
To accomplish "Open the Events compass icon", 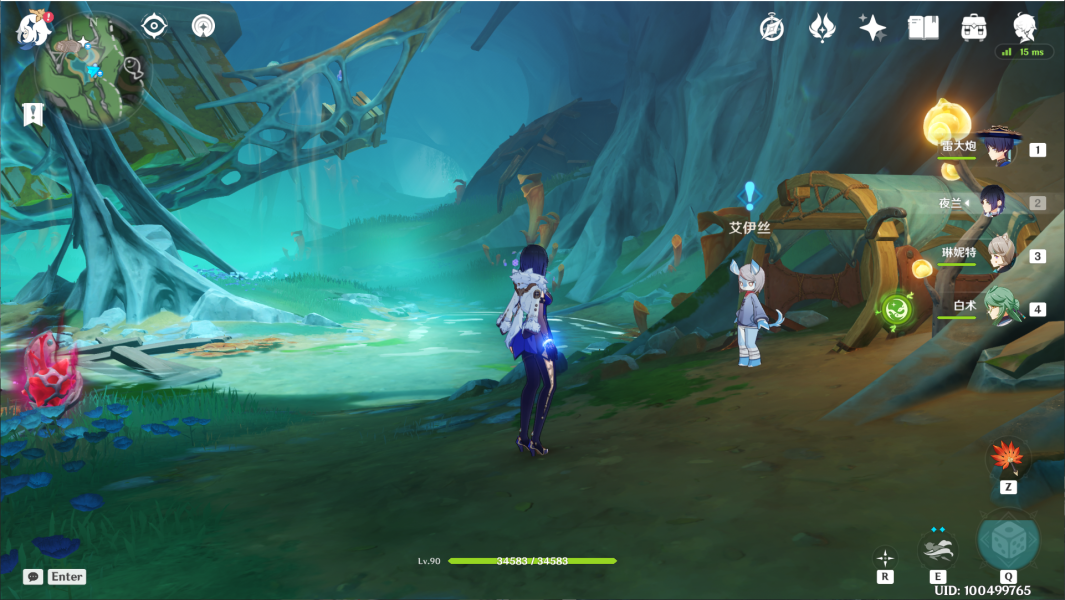I will click(x=771, y=28).
